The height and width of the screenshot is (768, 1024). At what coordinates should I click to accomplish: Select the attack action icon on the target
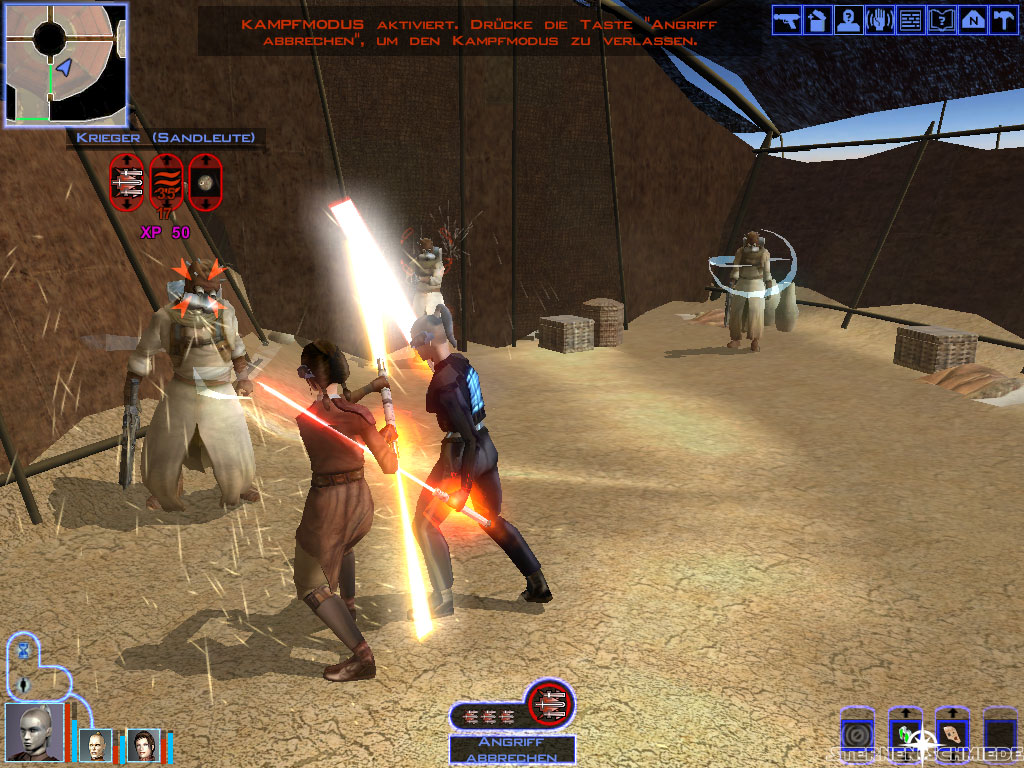pyautogui.click(x=127, y=181)
